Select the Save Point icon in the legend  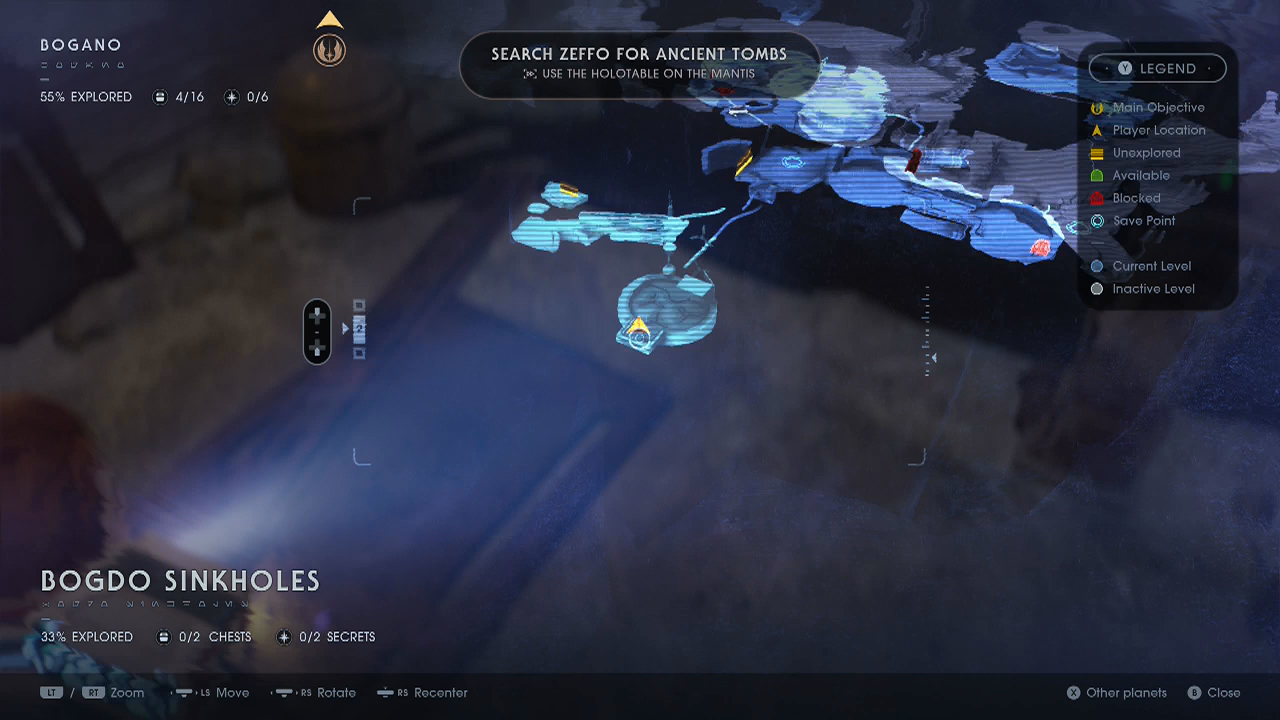pyautogui.click(x=1097, y=220)
